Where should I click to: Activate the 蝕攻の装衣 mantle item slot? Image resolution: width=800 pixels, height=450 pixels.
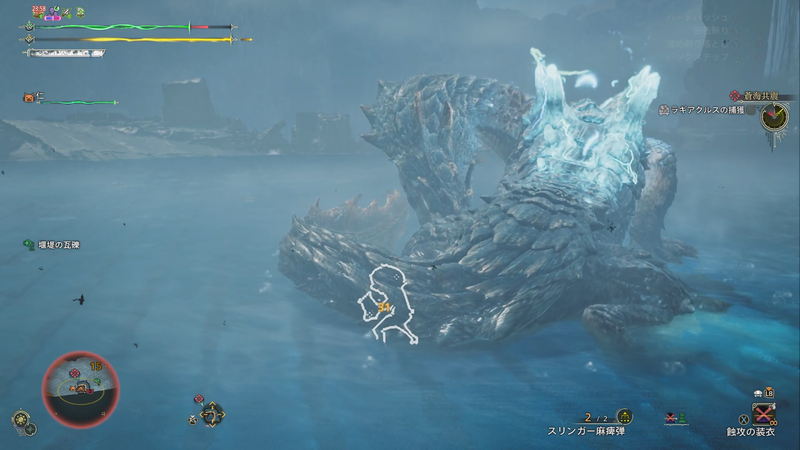(764, 414)
